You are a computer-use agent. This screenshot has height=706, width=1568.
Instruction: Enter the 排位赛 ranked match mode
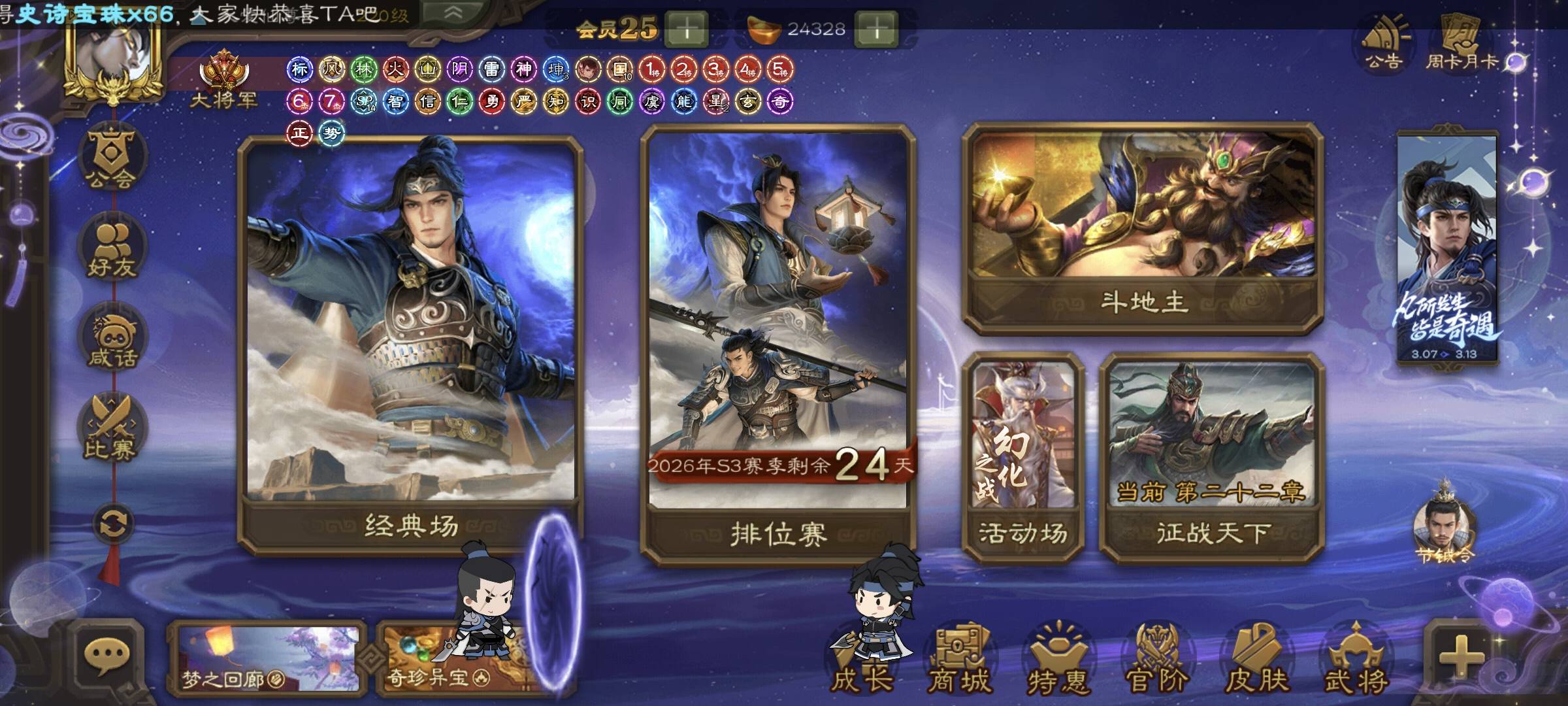[x=779, y=340]
